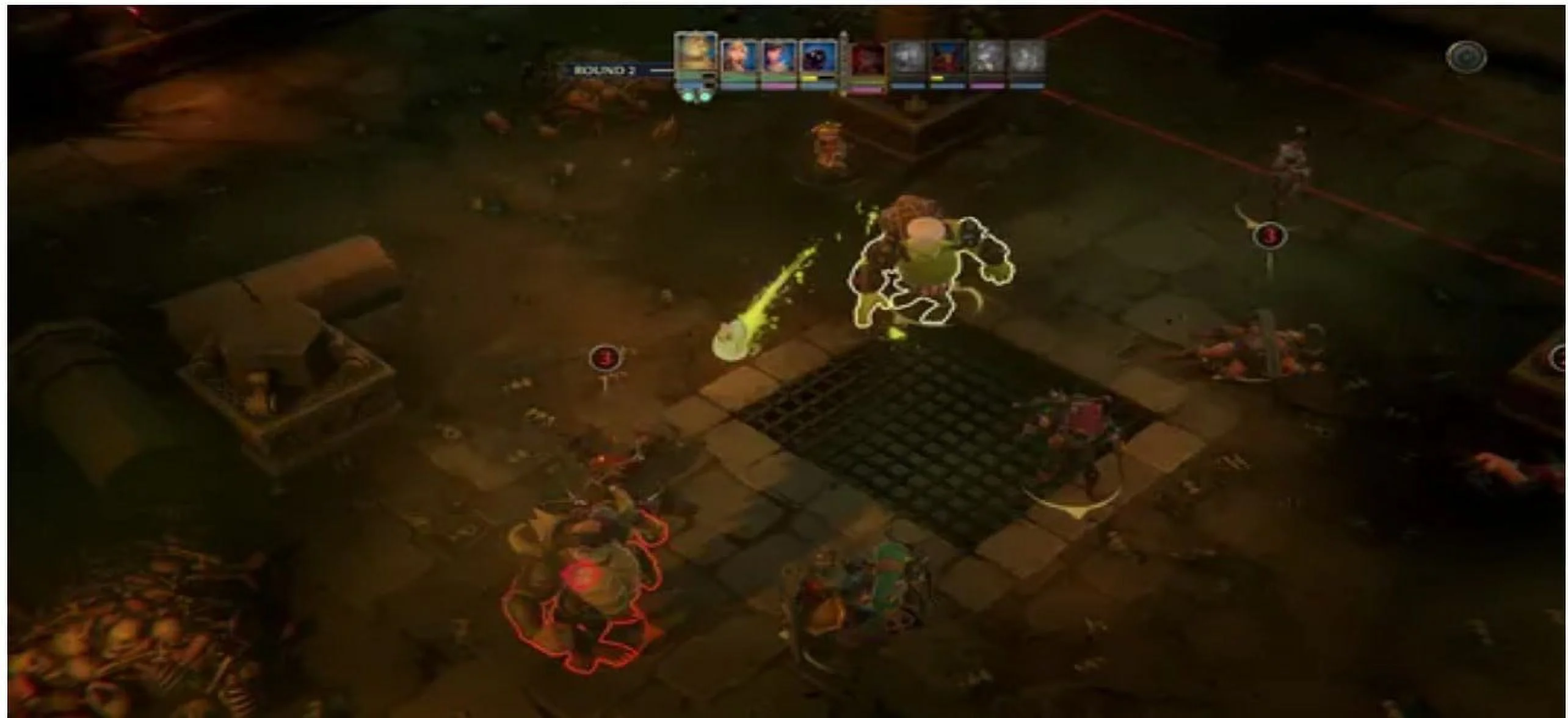Click the last greyed portrait in the turn order
Image resolution: width=1568 pixels, height=718 pixels.
pyautogui.click(x=1028, y=61)
